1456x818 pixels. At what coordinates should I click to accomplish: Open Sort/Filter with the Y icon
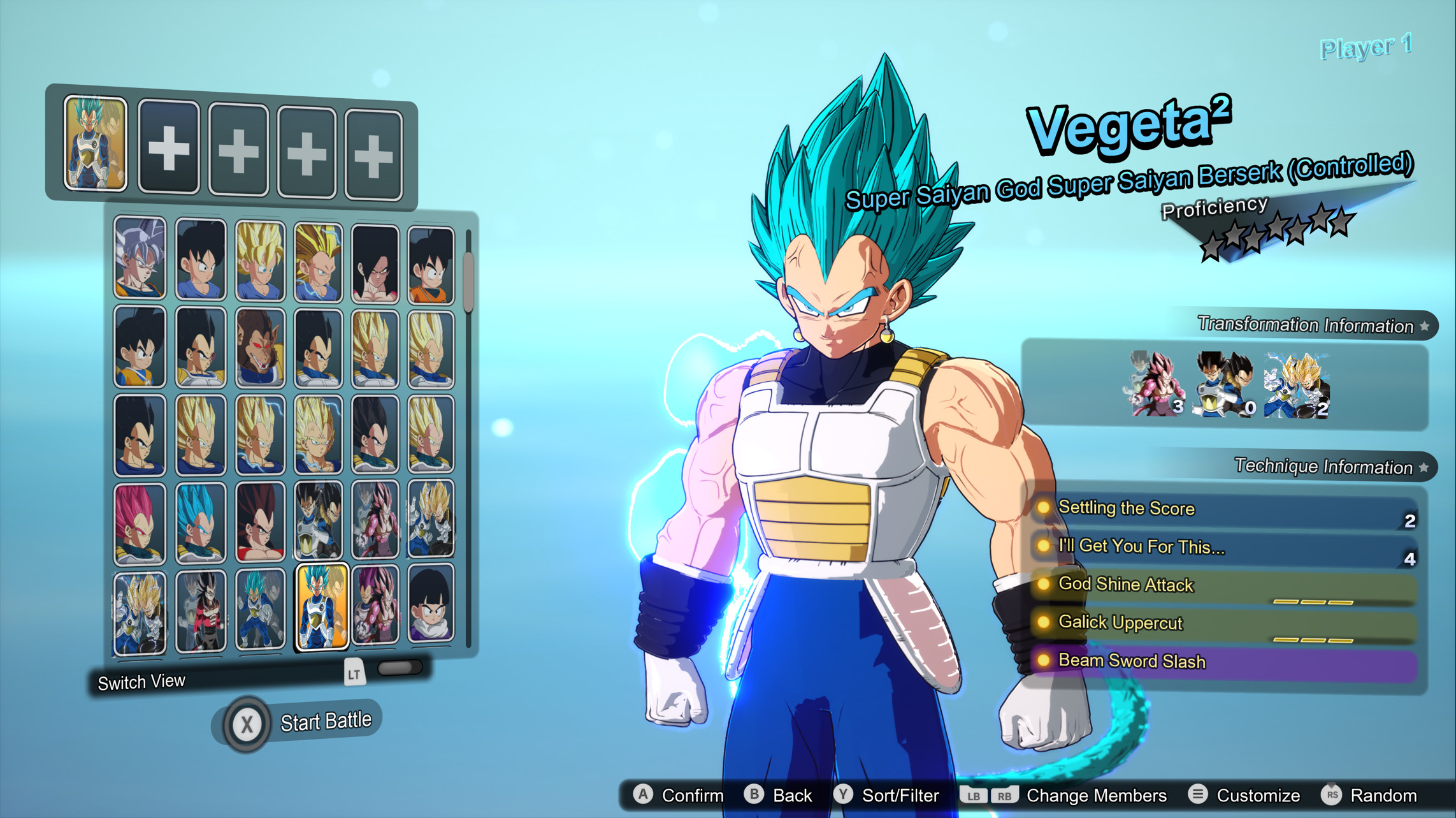[844, 796]
